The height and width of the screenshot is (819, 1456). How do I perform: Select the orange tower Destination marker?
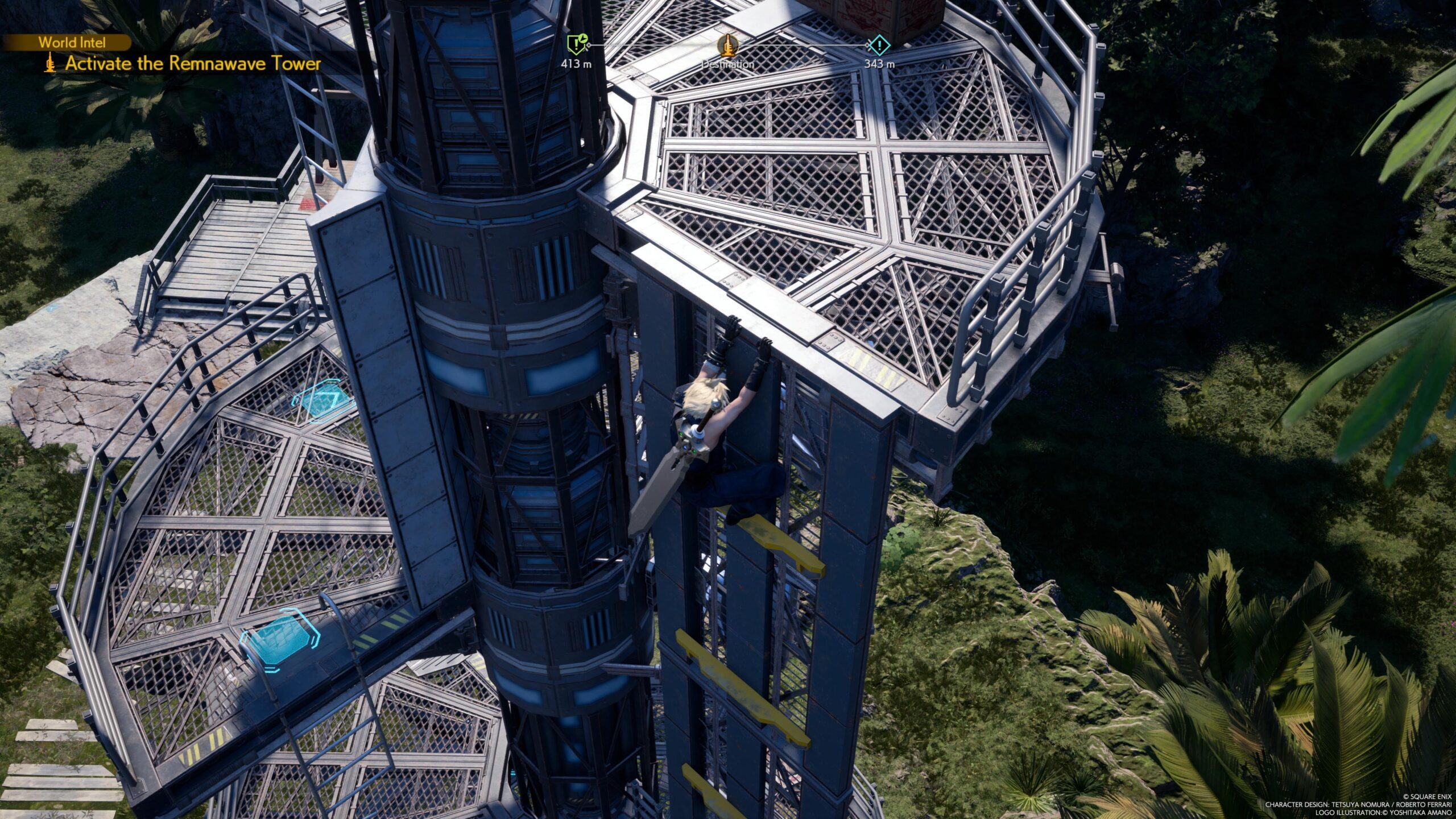[x=727, y=44]
